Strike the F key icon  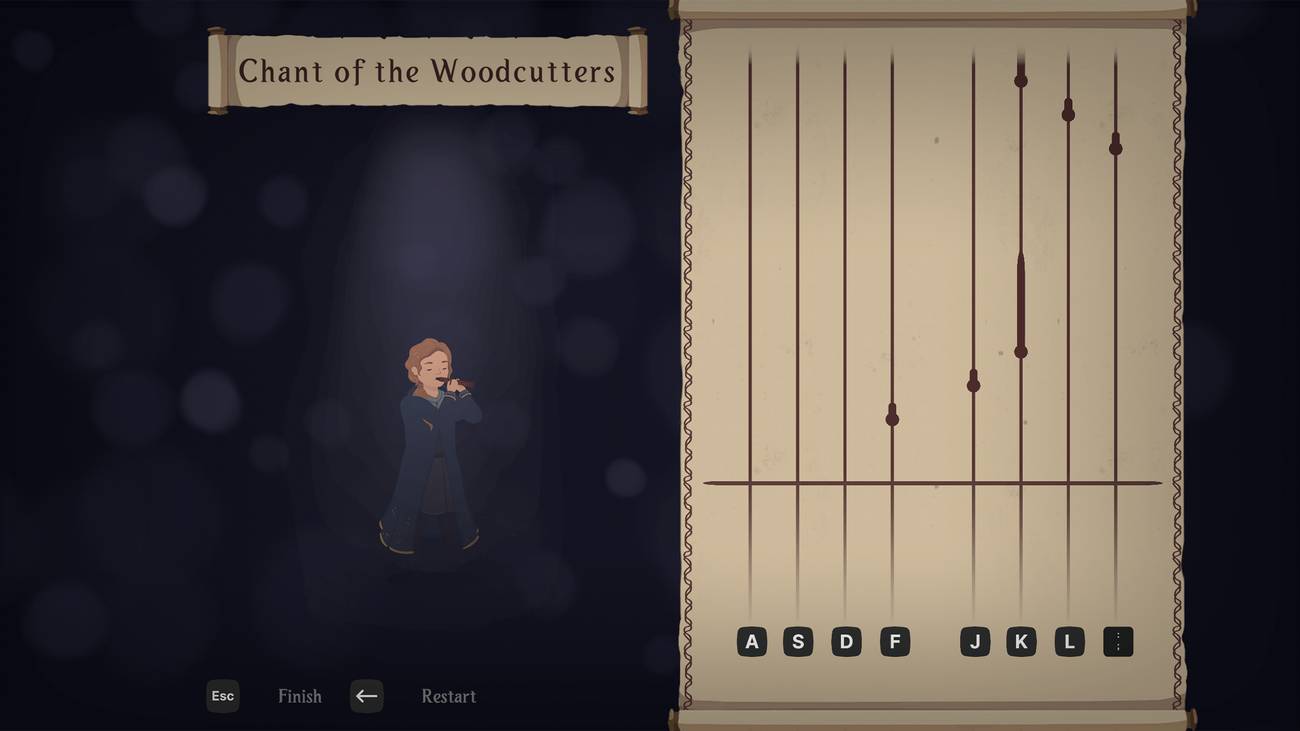(x=894, y=641)
